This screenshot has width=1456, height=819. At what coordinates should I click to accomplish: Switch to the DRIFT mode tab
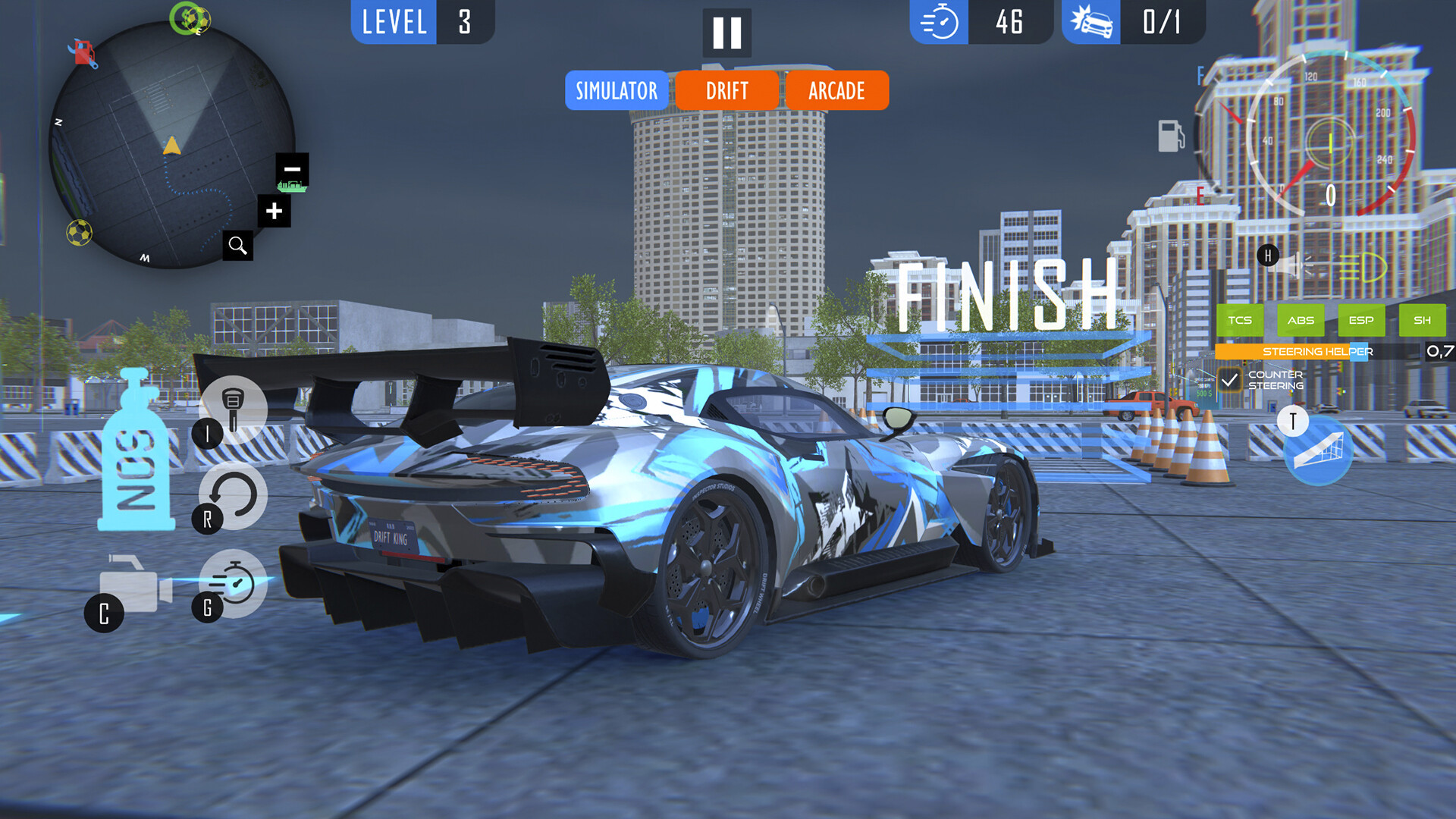pos(726,91)
